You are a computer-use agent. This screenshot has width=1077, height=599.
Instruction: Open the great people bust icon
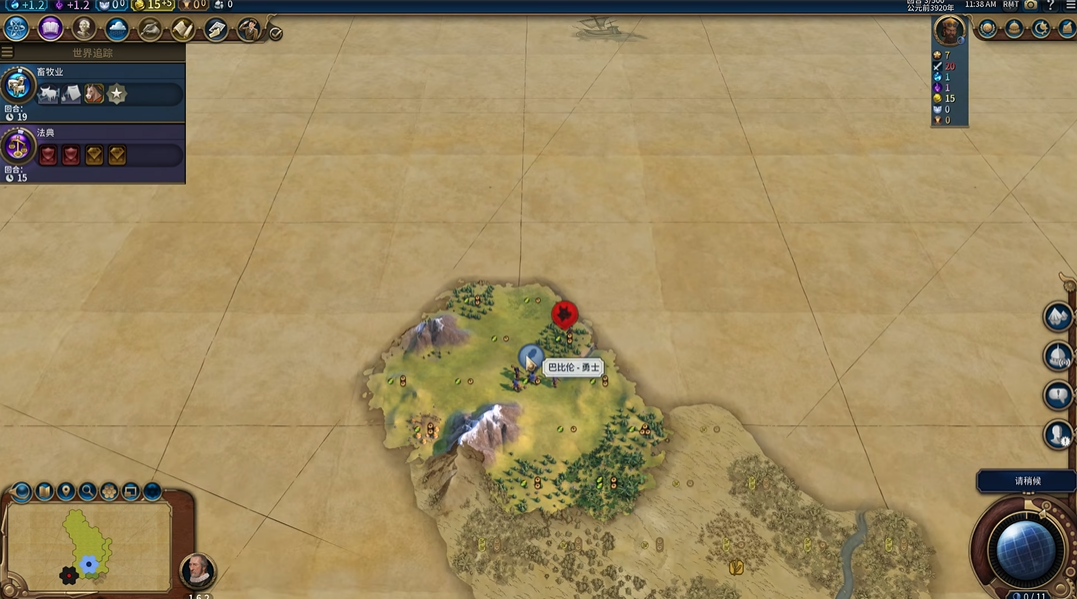coord(83,28)
